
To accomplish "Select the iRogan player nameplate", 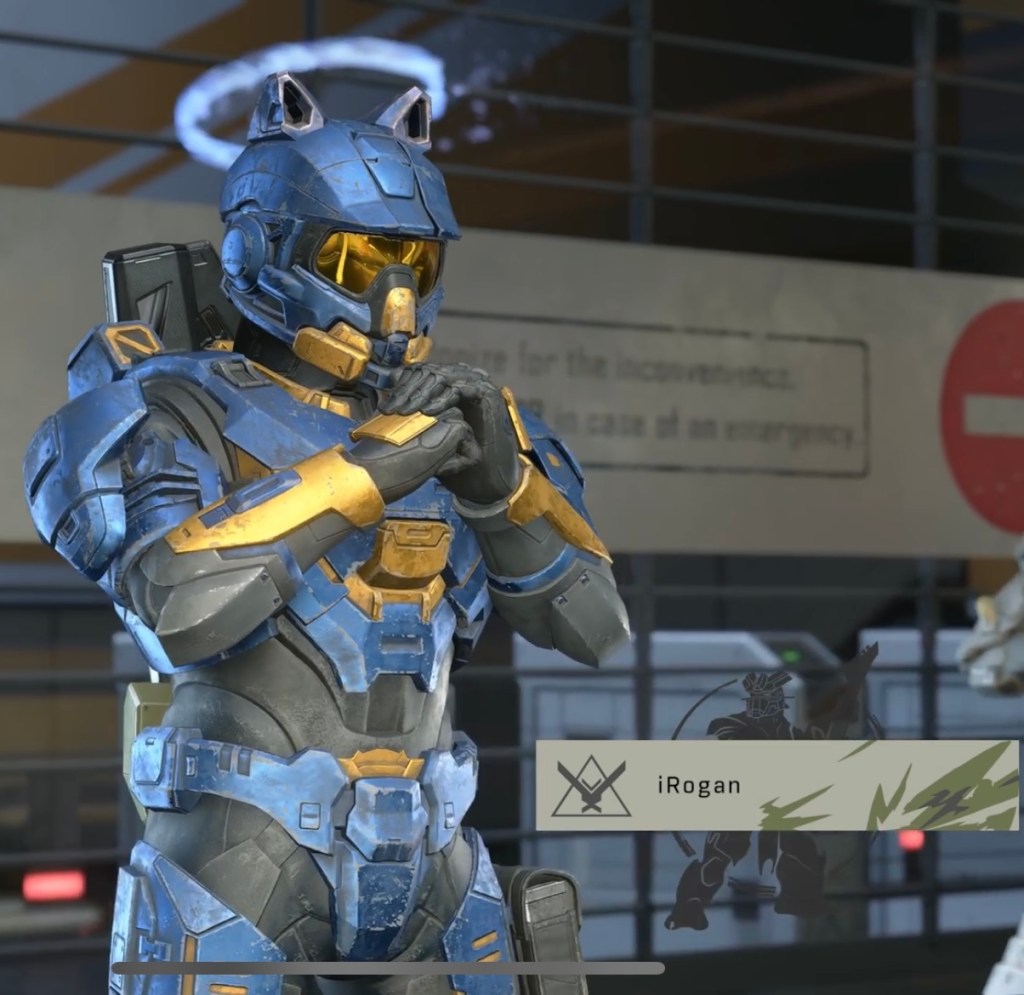I will click(776, 785).
